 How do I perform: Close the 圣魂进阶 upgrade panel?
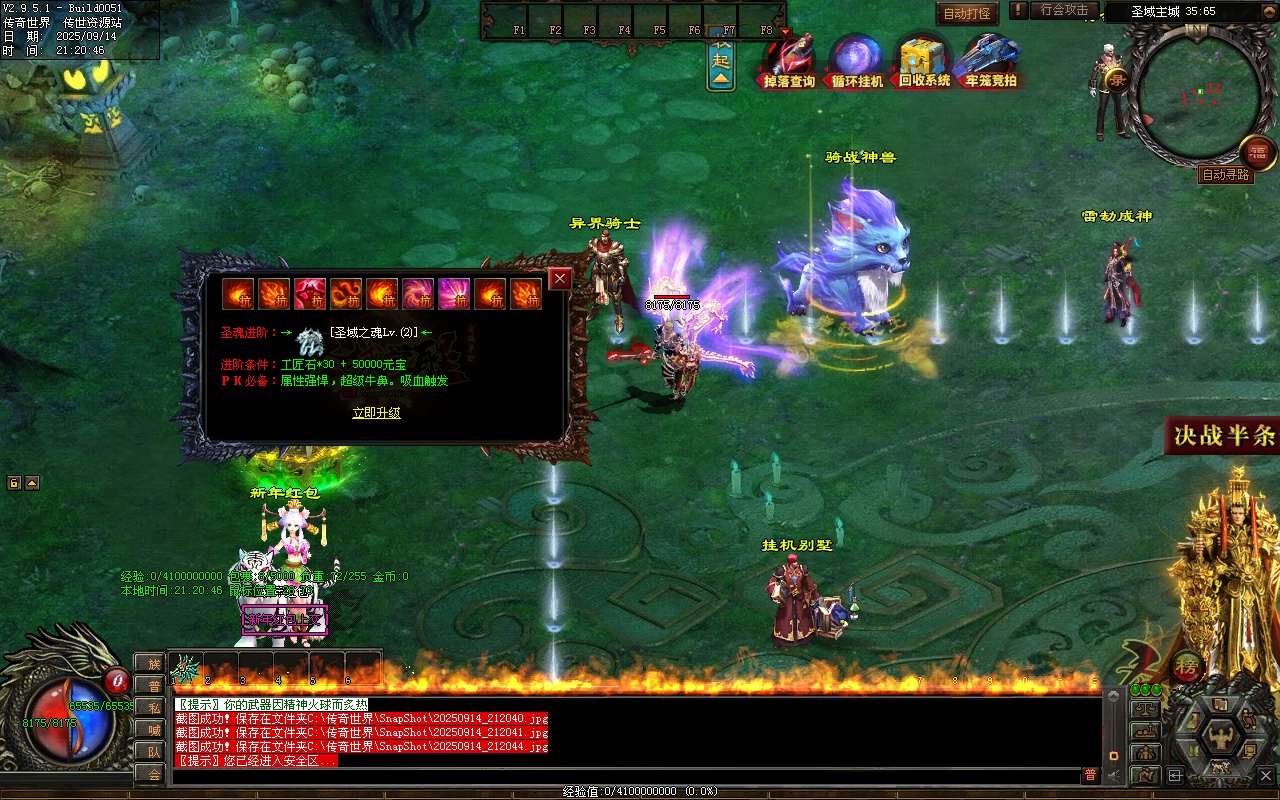(560, 279)
